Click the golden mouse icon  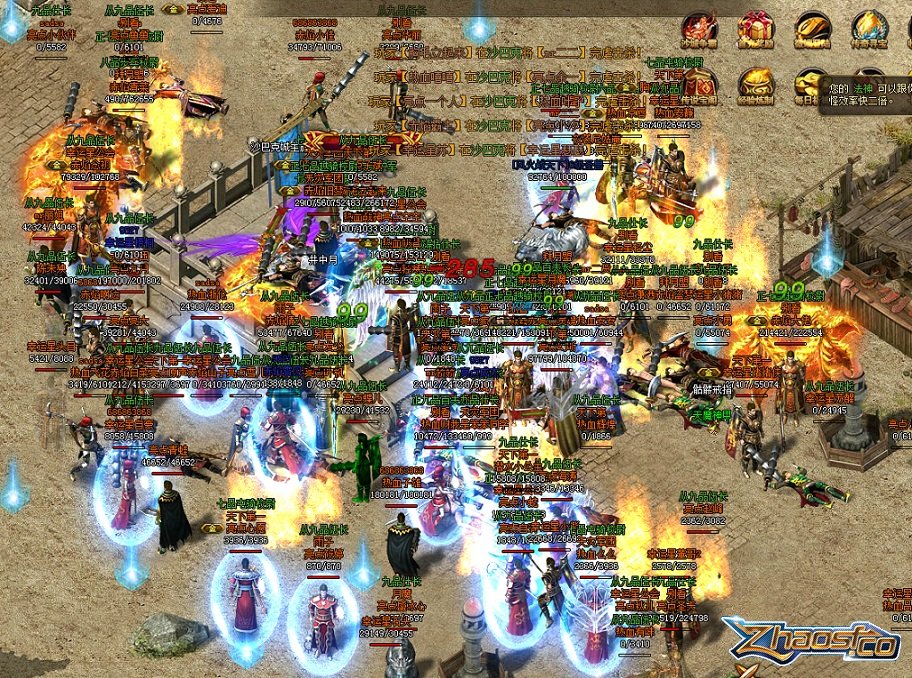pyautogui.click(x=812, y=29)
